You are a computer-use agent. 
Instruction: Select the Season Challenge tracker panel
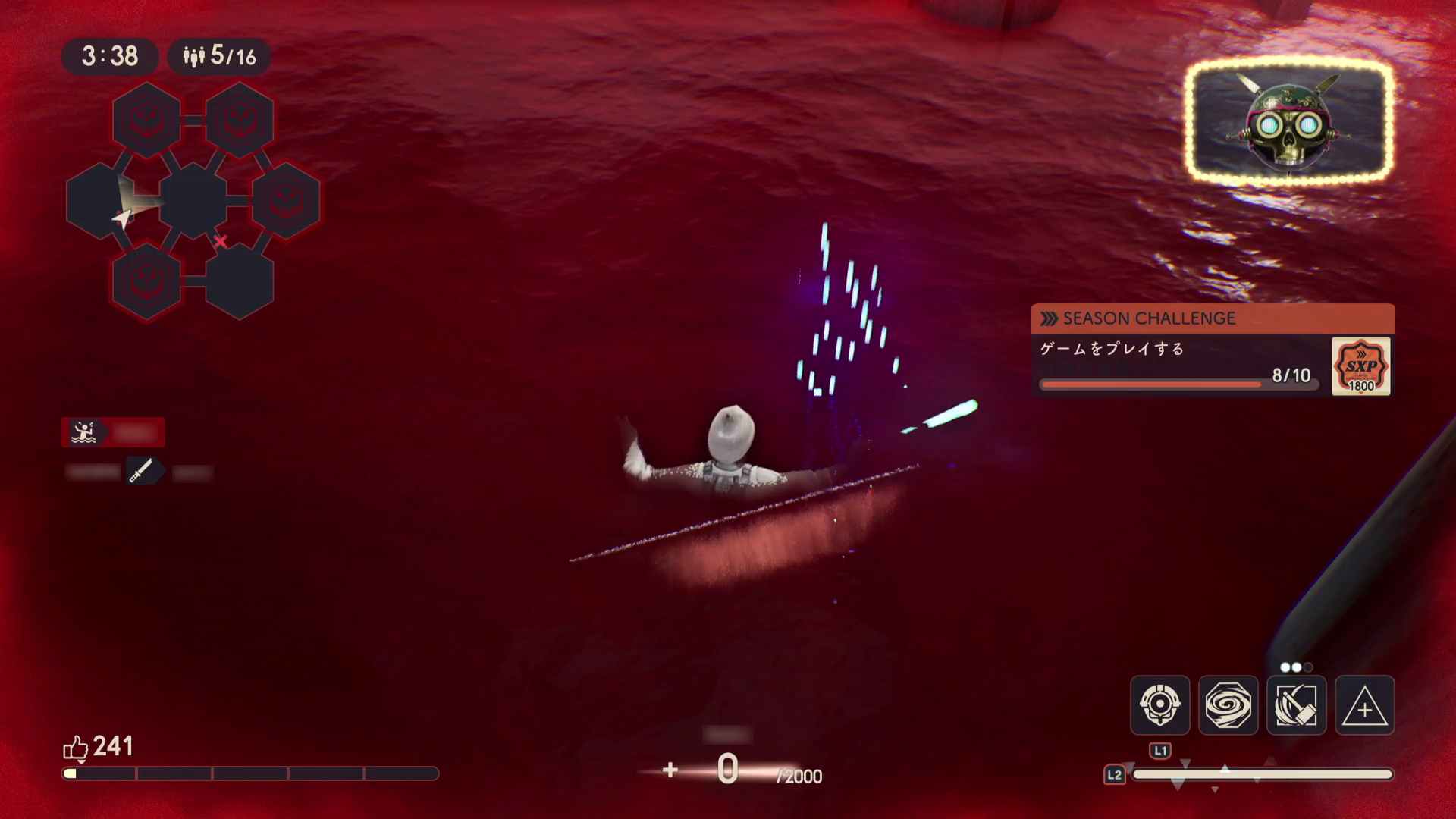pyautogui.click(x=1212, y=350)
